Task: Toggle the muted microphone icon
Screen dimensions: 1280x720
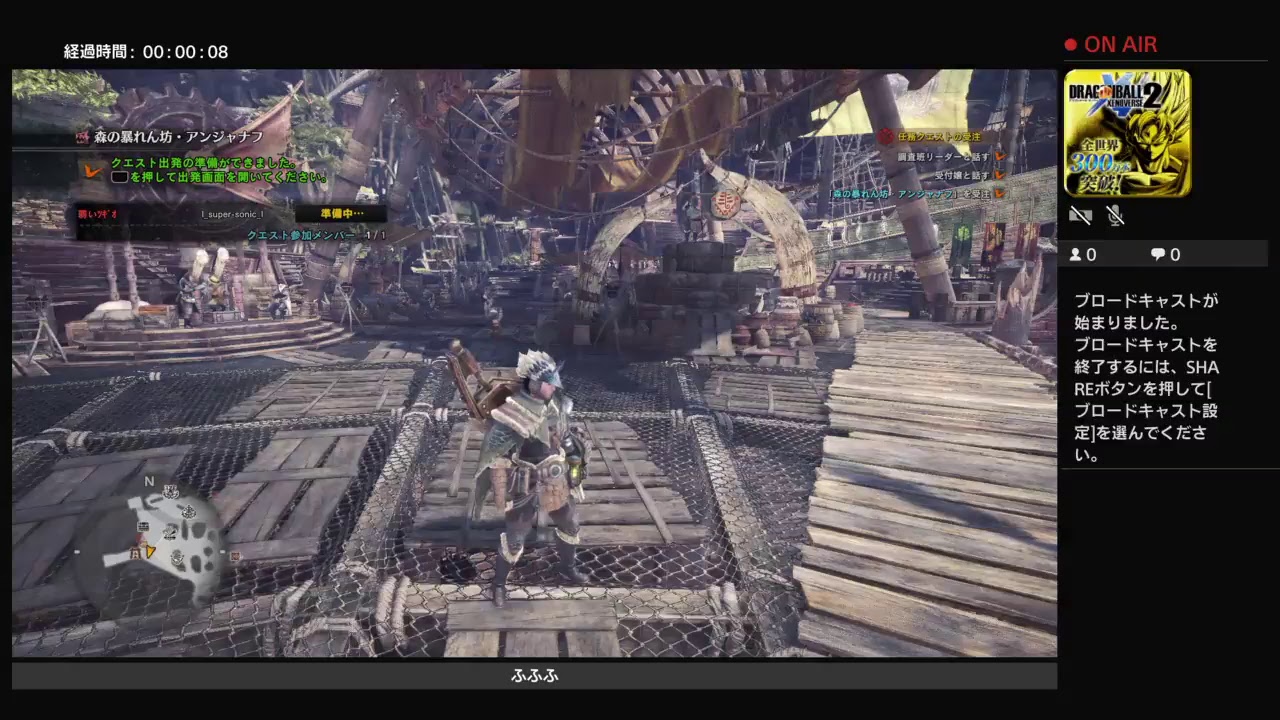Action: [1115, 215]
